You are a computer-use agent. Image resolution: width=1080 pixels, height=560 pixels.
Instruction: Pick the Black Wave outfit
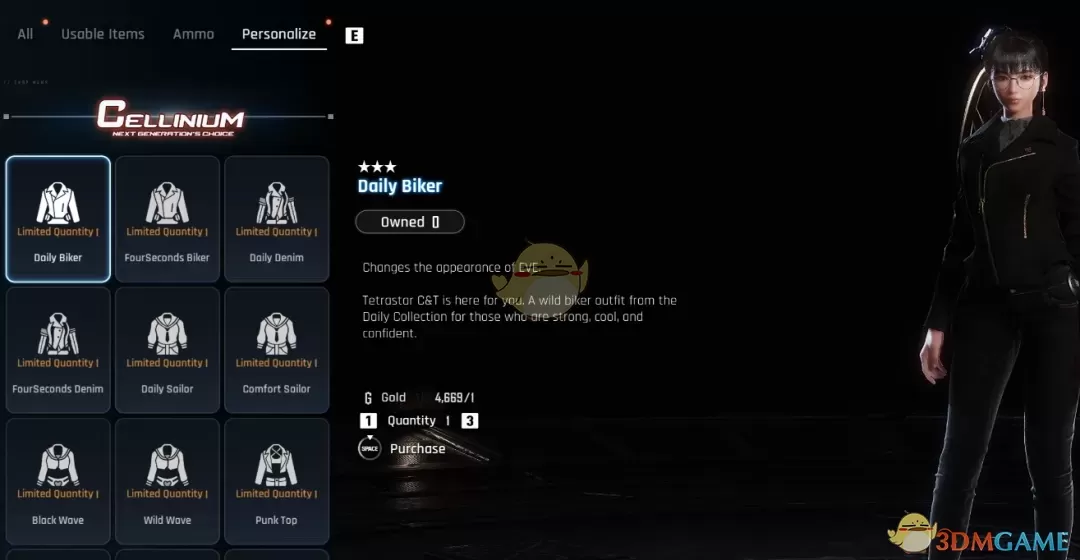point(58,481)
